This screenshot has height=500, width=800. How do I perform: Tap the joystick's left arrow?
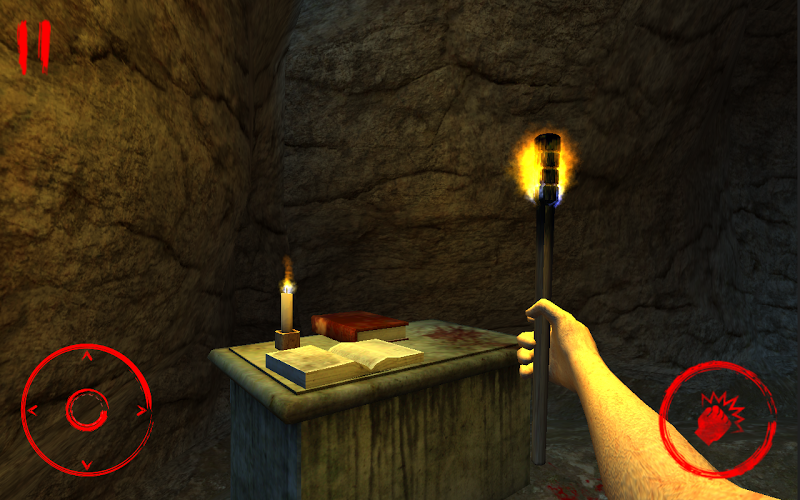(x=32, y=409)
